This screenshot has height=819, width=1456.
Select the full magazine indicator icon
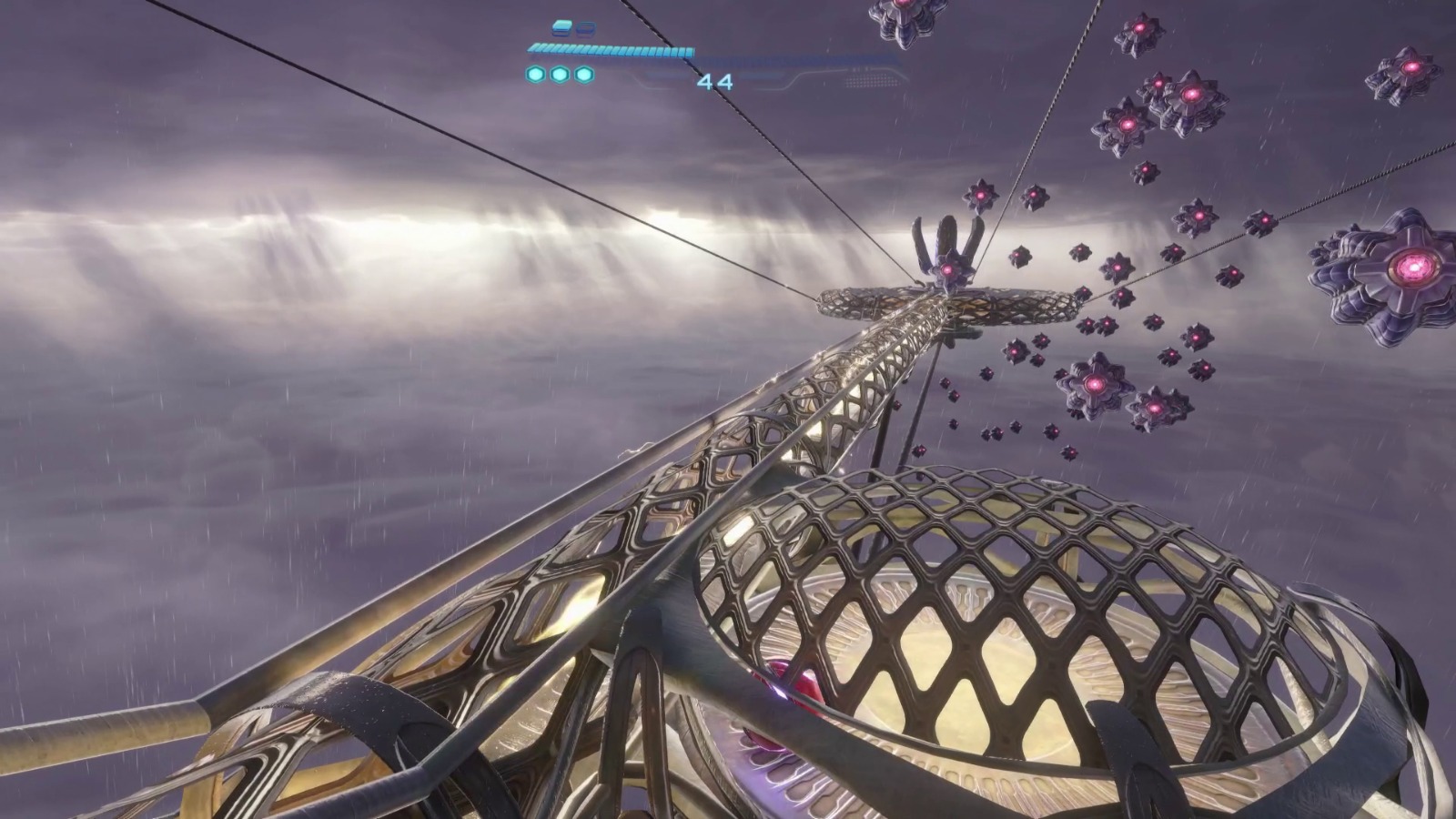[x=561, y=26]
